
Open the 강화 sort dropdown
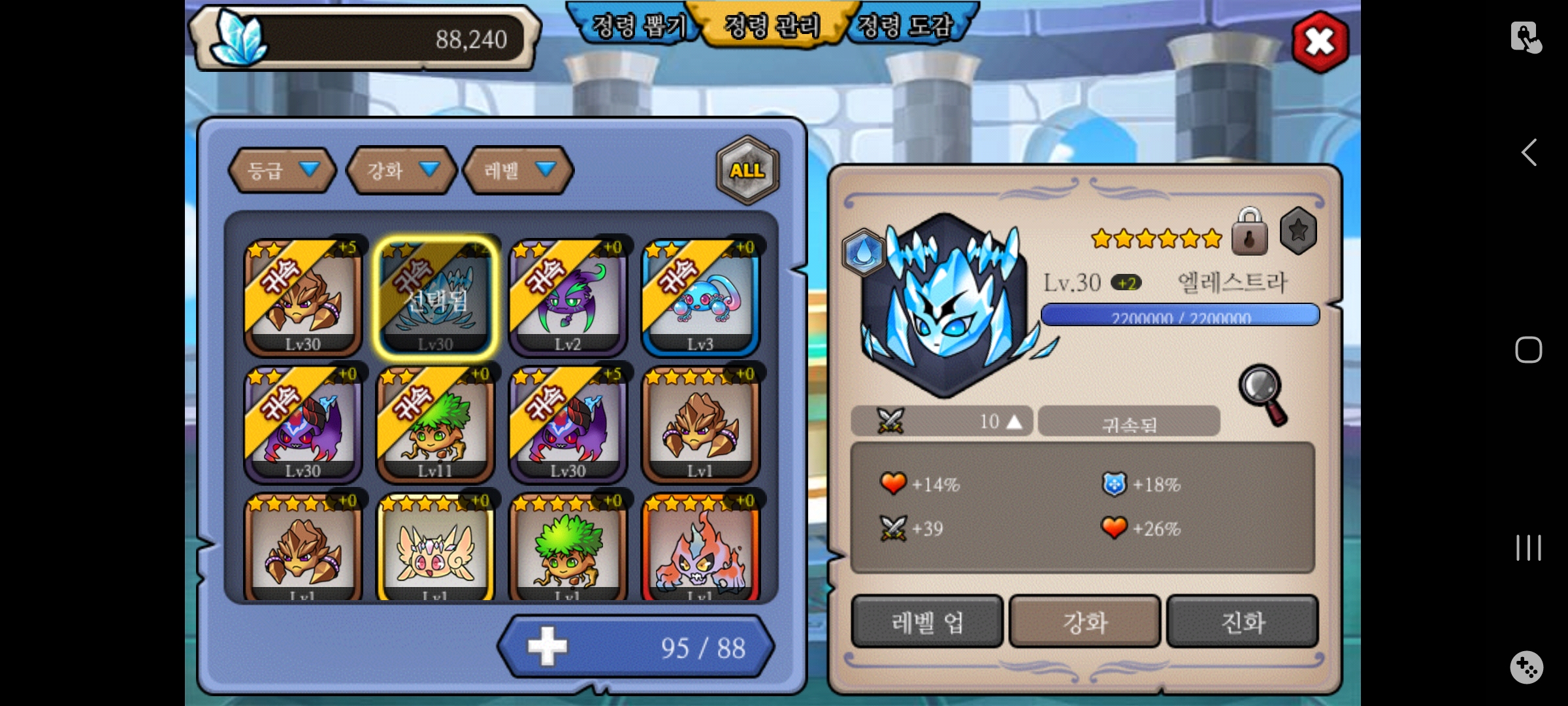point(401,171)
